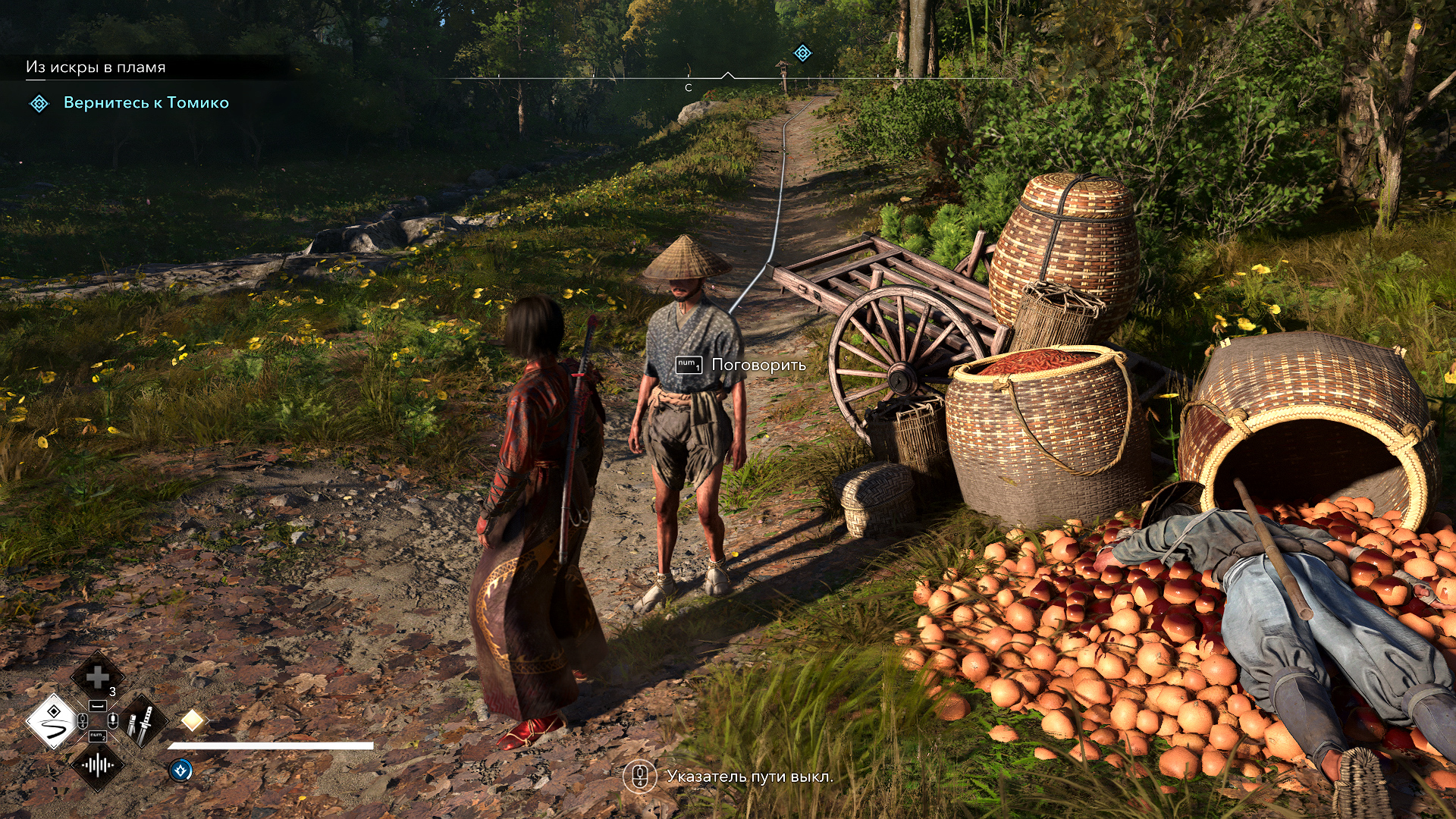Click the blue quest marker on the compass
The width and height of the screenshot is (1456, 819).
pos(802,53)
